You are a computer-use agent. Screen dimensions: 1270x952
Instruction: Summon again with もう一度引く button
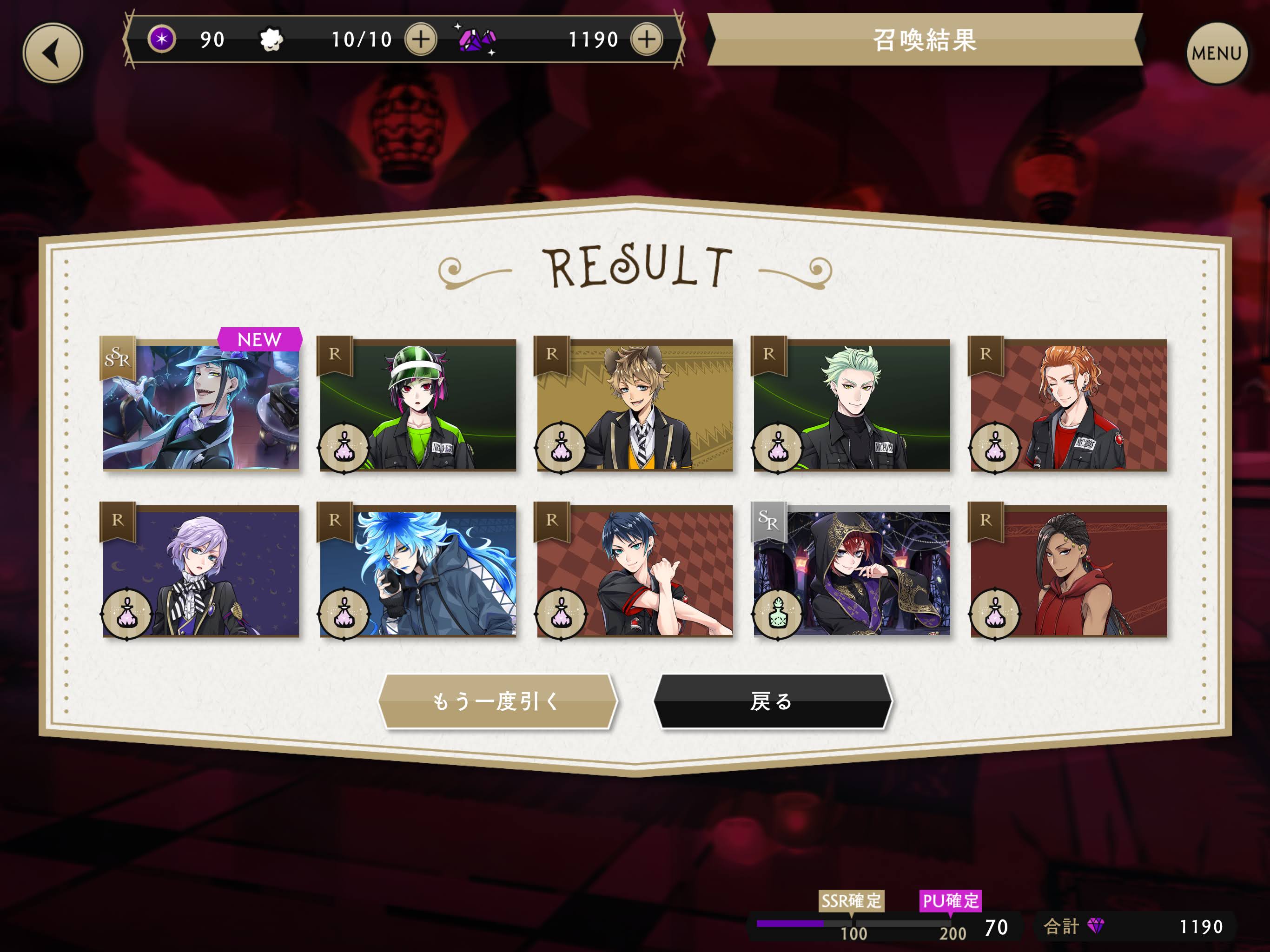(497, 701)
